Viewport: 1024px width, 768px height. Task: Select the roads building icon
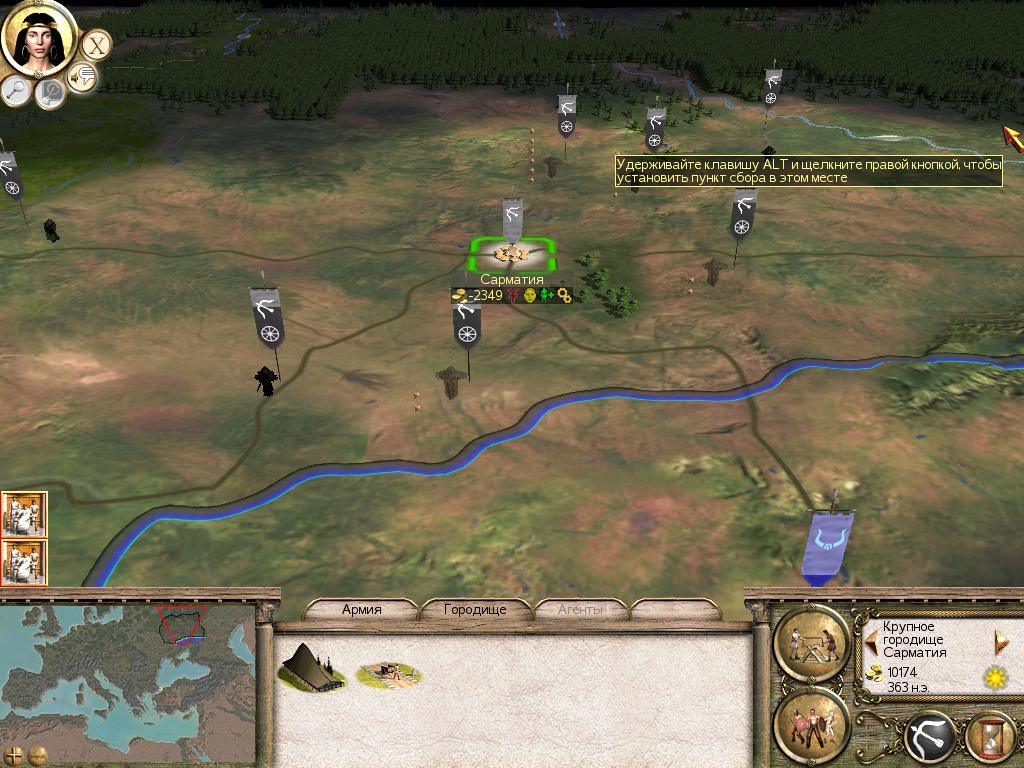[x=389, y=673]
